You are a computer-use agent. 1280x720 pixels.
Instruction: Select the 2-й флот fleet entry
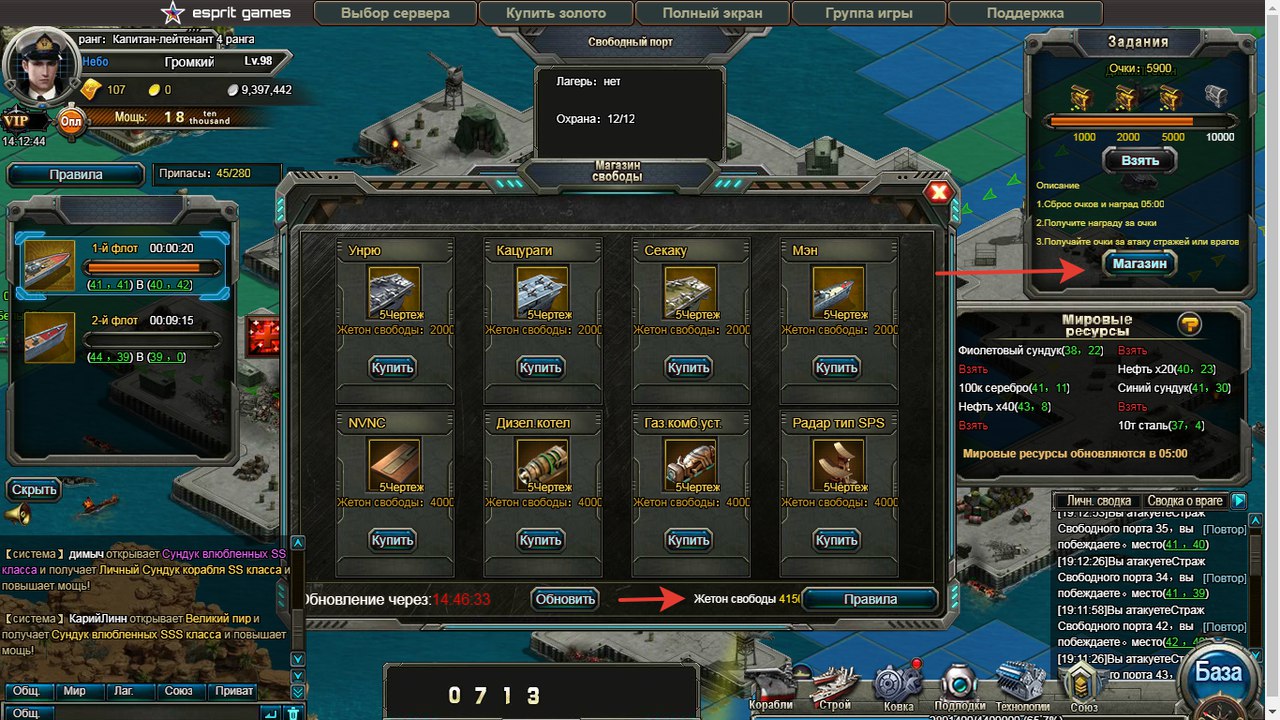122,338
